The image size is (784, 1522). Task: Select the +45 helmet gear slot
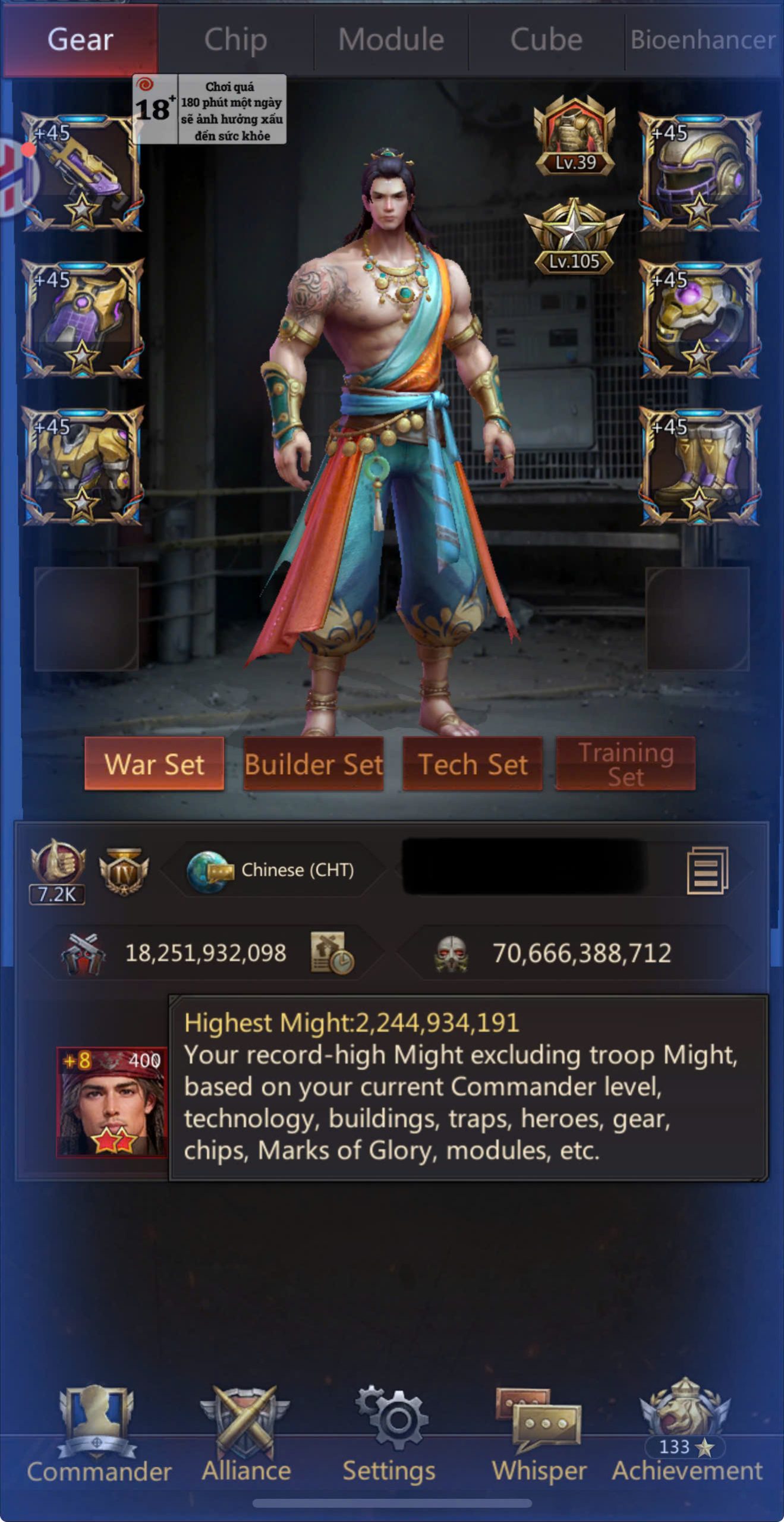coord(700,172)
